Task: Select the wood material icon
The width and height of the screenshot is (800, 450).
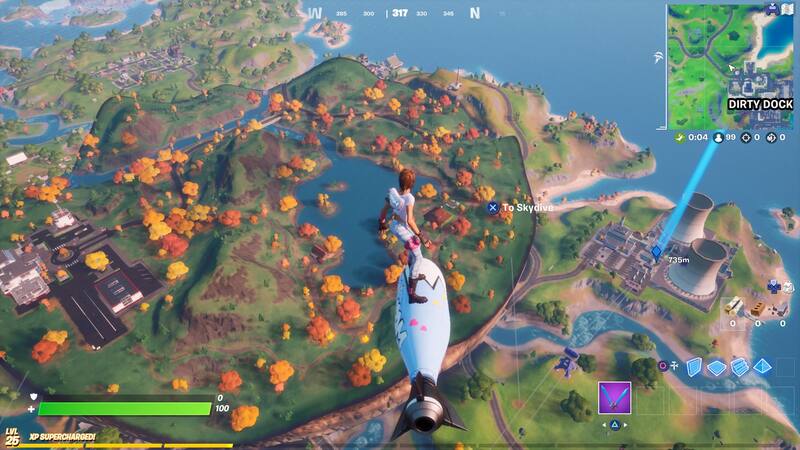Action: [733, 306]
